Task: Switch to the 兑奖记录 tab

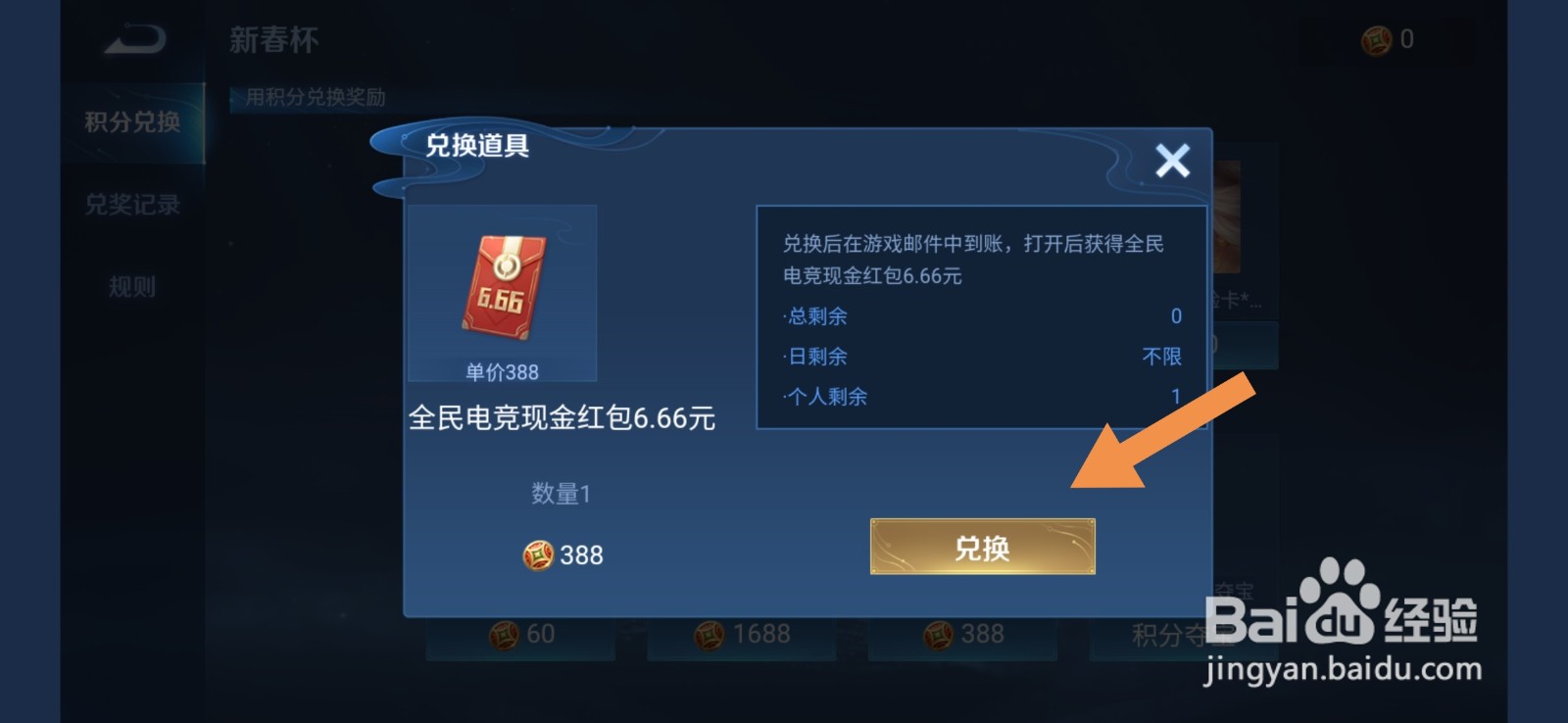Action: 132,206
